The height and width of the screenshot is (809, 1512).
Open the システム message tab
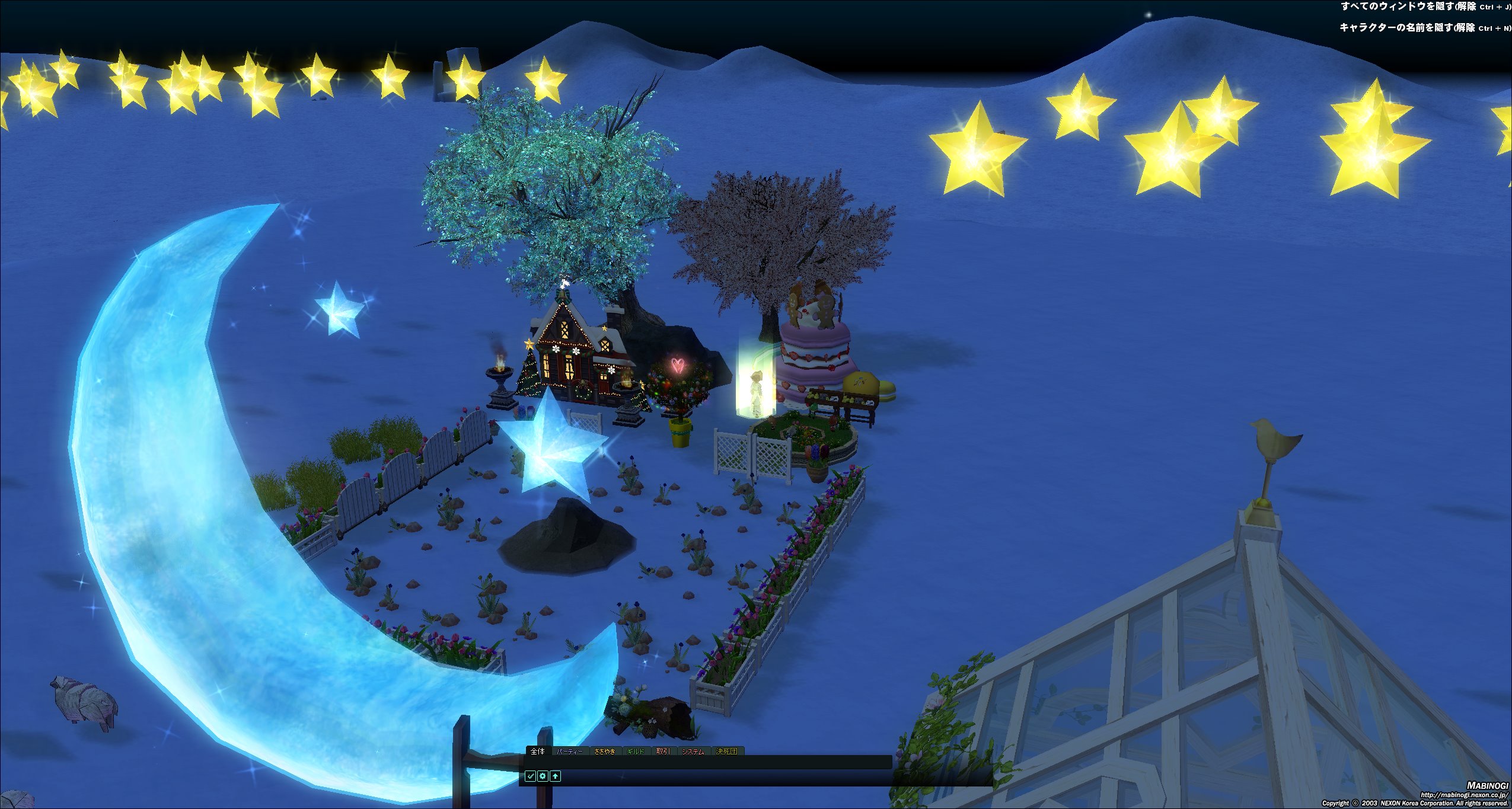693,752
